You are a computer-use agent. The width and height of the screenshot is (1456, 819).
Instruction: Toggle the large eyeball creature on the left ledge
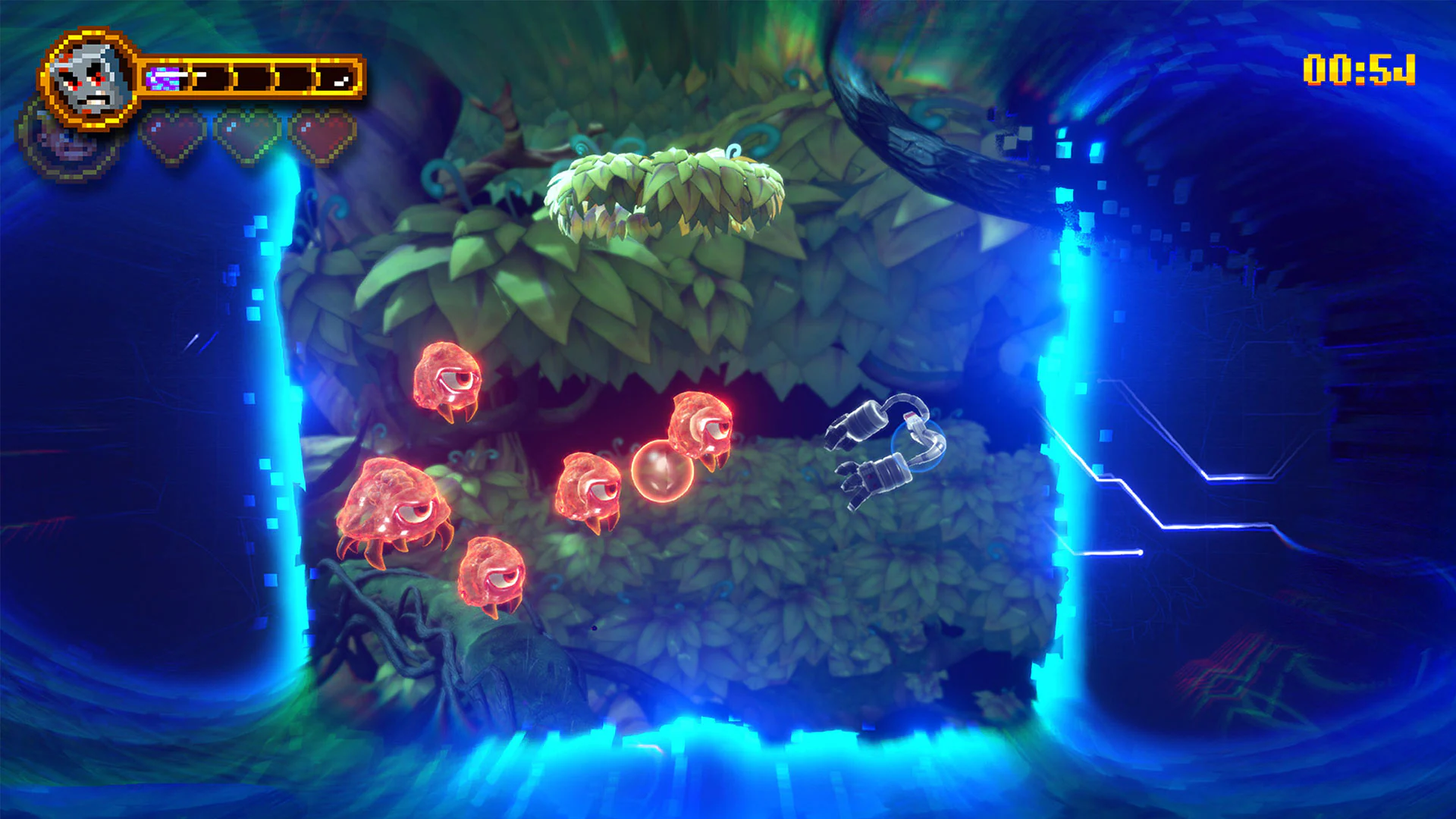[x=394, y=500]
